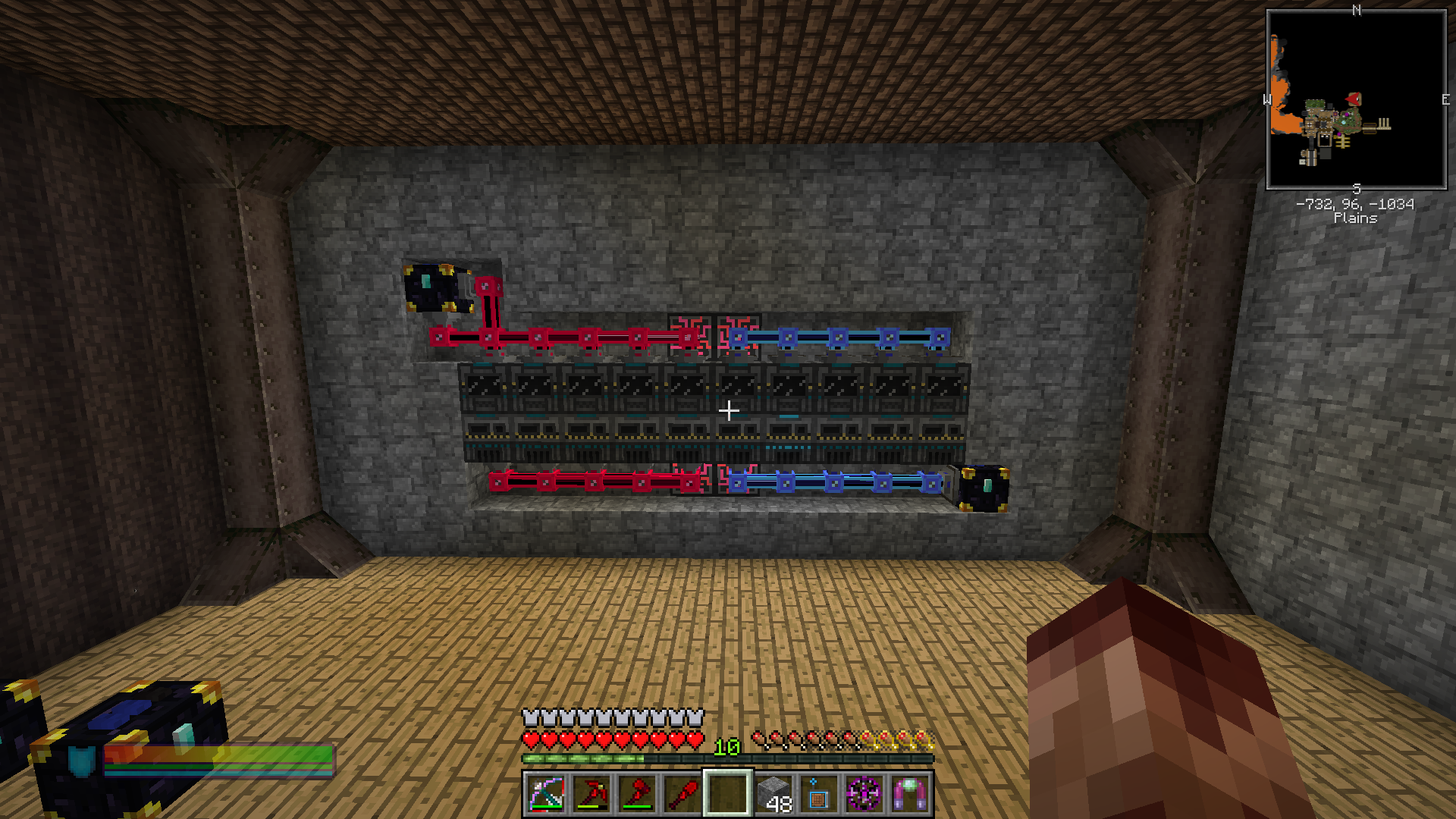The image size is (1456, 819).
Task: Select the red pickaxe hotbar slot
Action: point(591,794)
